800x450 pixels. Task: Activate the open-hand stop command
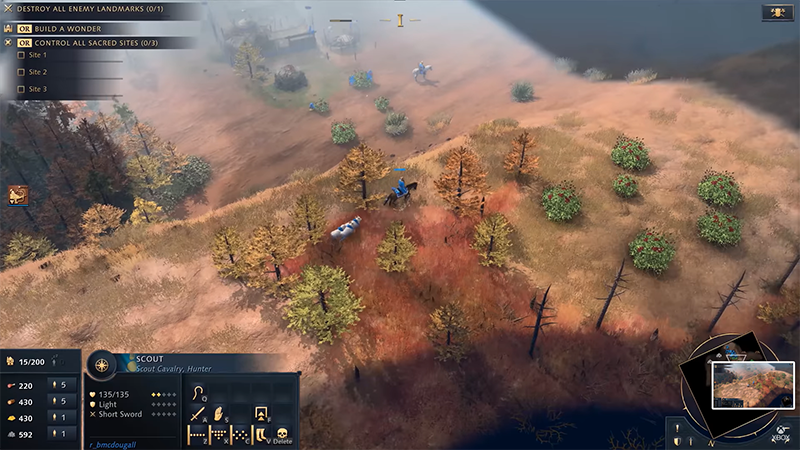click(x=218, y=412)
